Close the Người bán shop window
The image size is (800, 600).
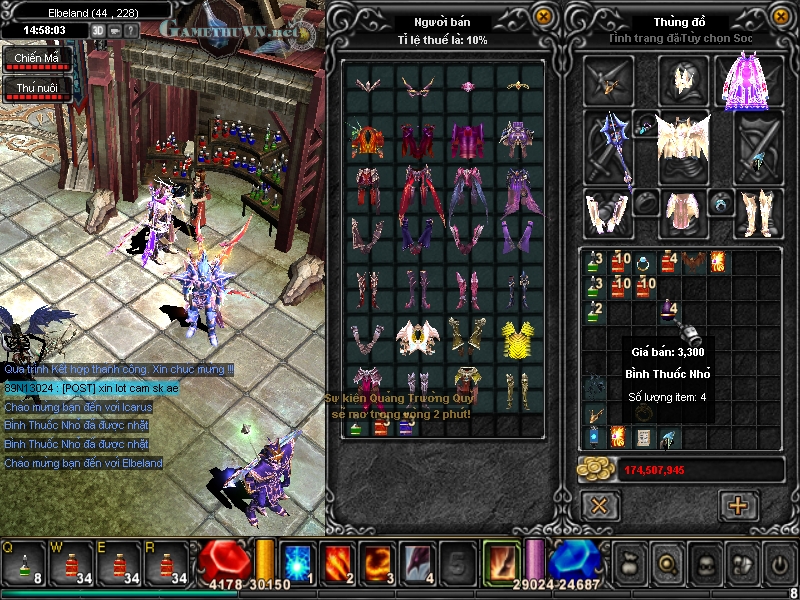click(x=542, y=16)
